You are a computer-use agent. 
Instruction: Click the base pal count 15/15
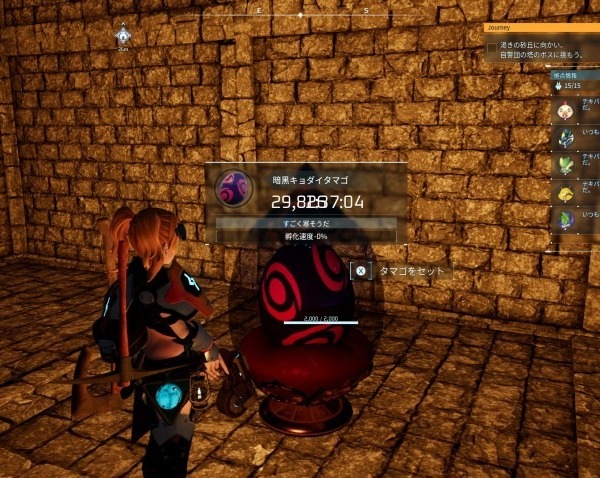572,87
